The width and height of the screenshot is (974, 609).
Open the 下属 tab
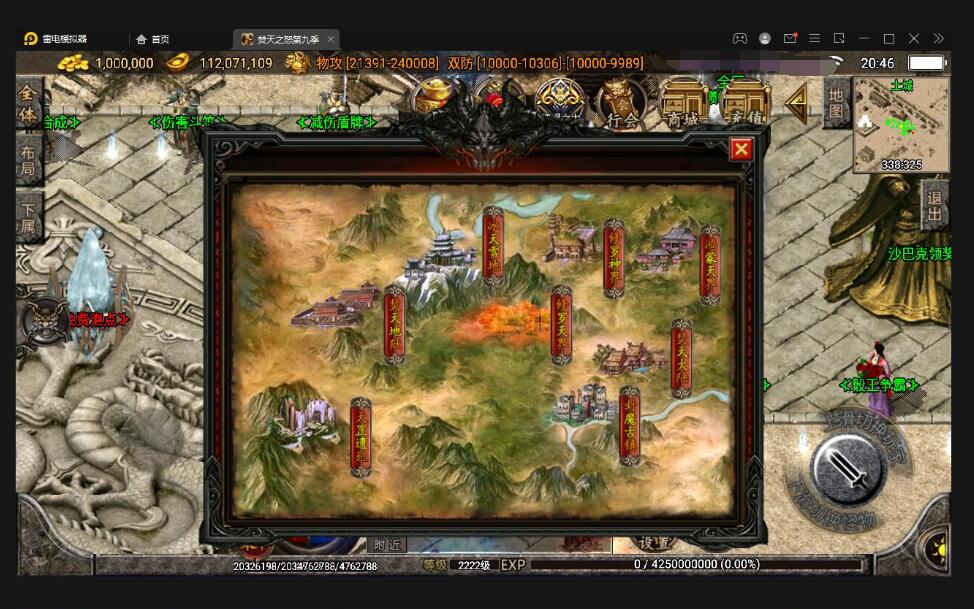[x=29, y=217]
